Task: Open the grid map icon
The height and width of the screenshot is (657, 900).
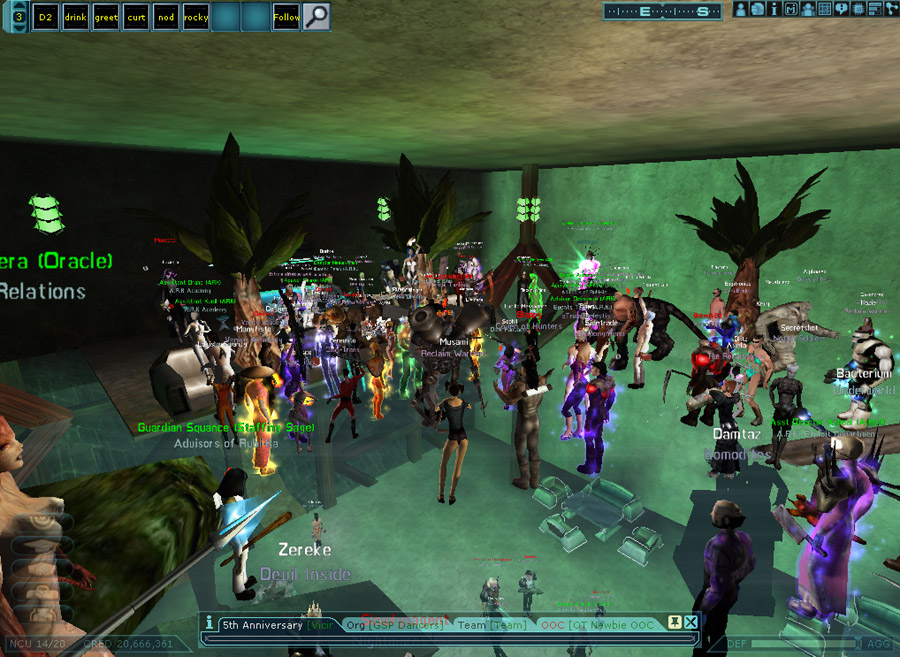Action: (x=824, y=9)
